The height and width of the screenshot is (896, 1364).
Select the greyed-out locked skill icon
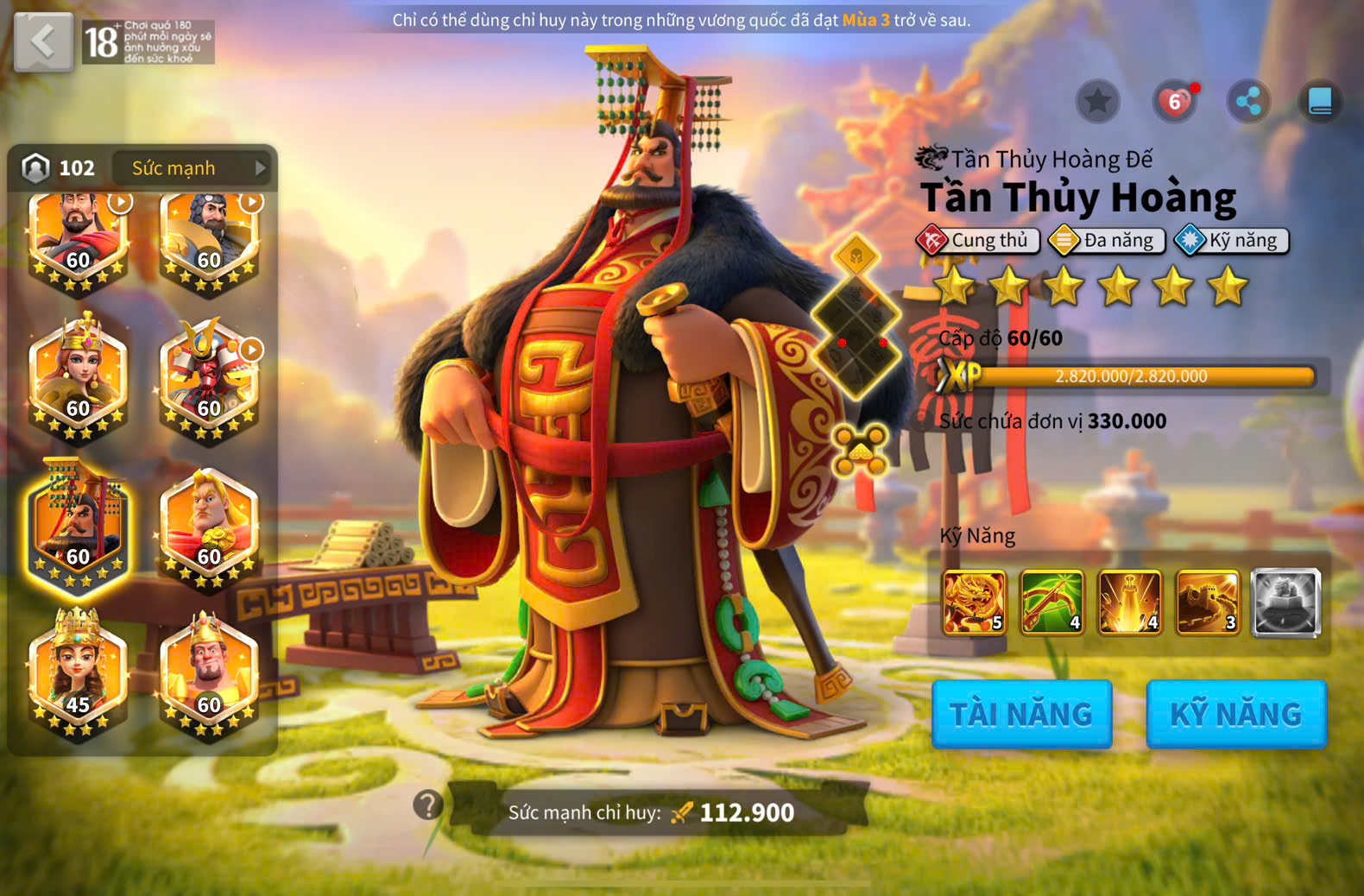coord(1285,602)
